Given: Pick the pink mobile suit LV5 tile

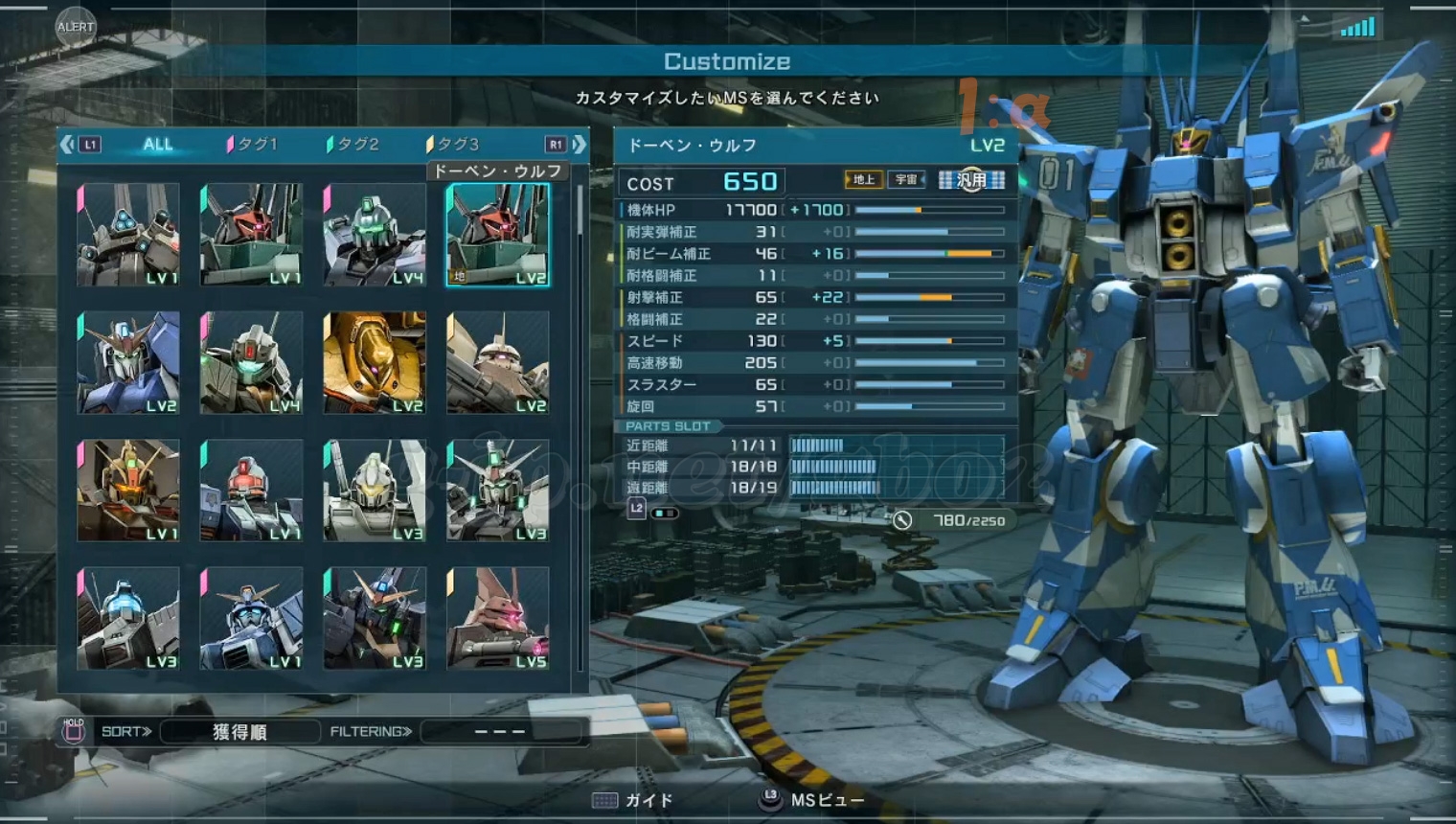Looking at the screenshot, I should click(497, 618).
